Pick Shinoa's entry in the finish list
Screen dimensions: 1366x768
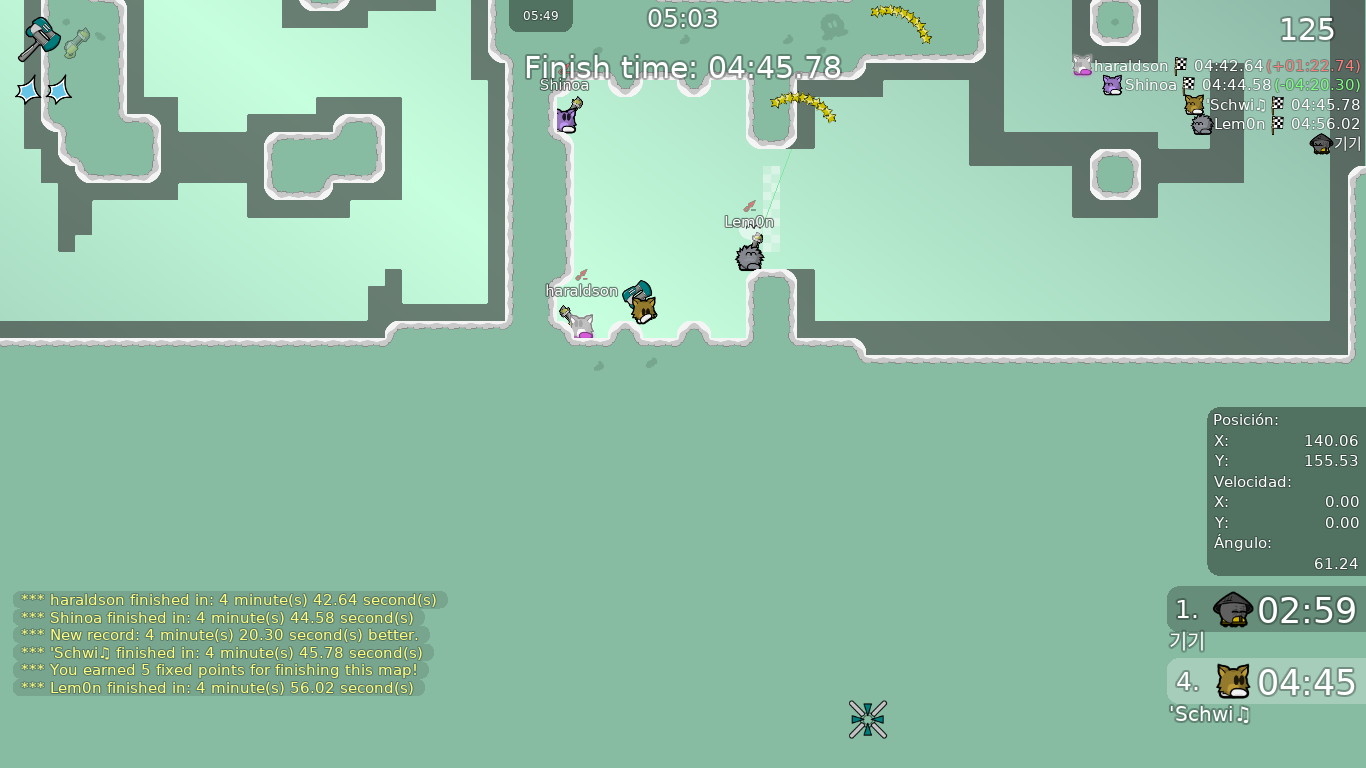tap(1230, 85)
